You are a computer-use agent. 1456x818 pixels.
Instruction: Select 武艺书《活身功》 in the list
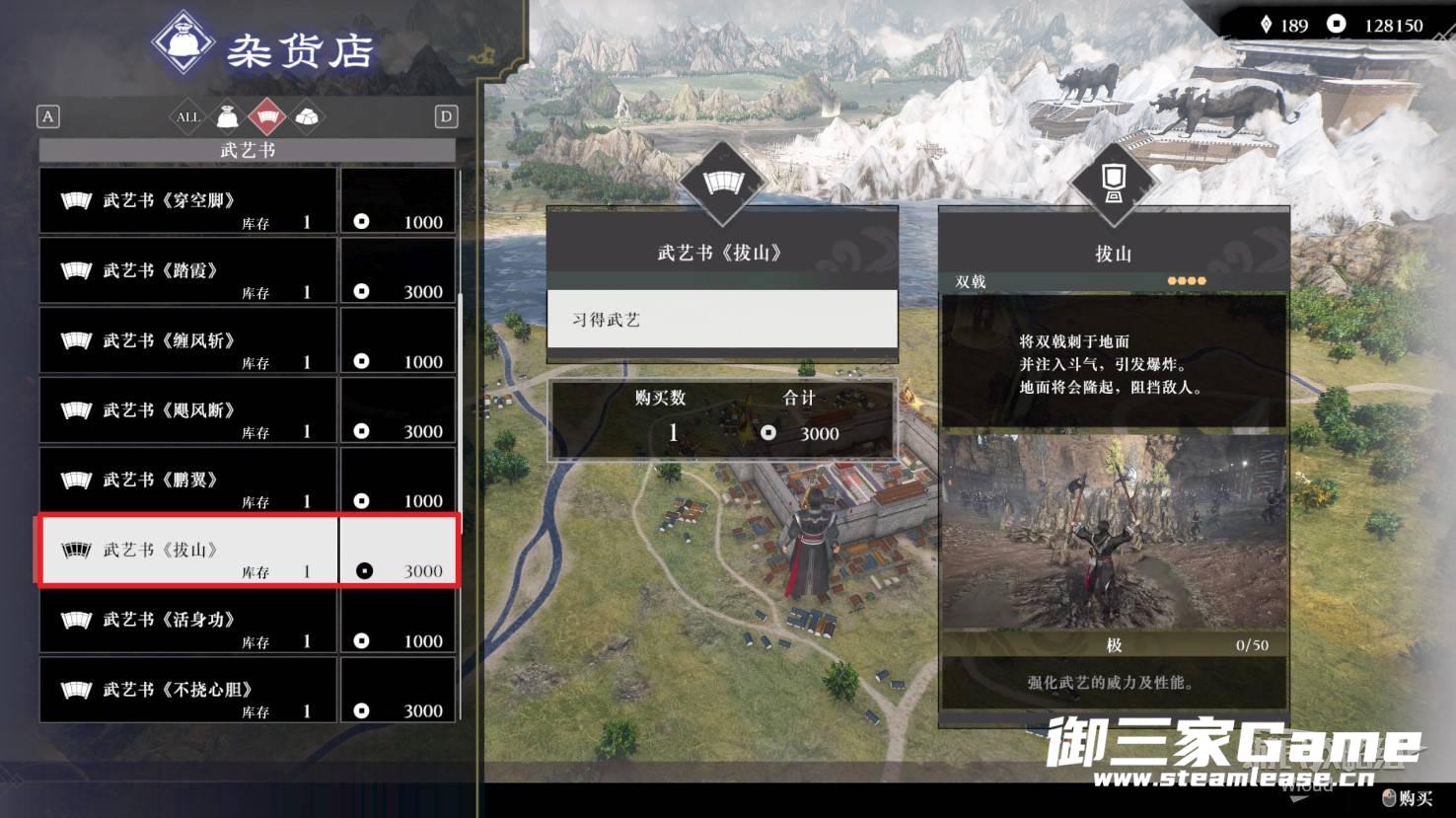(247, 621)
